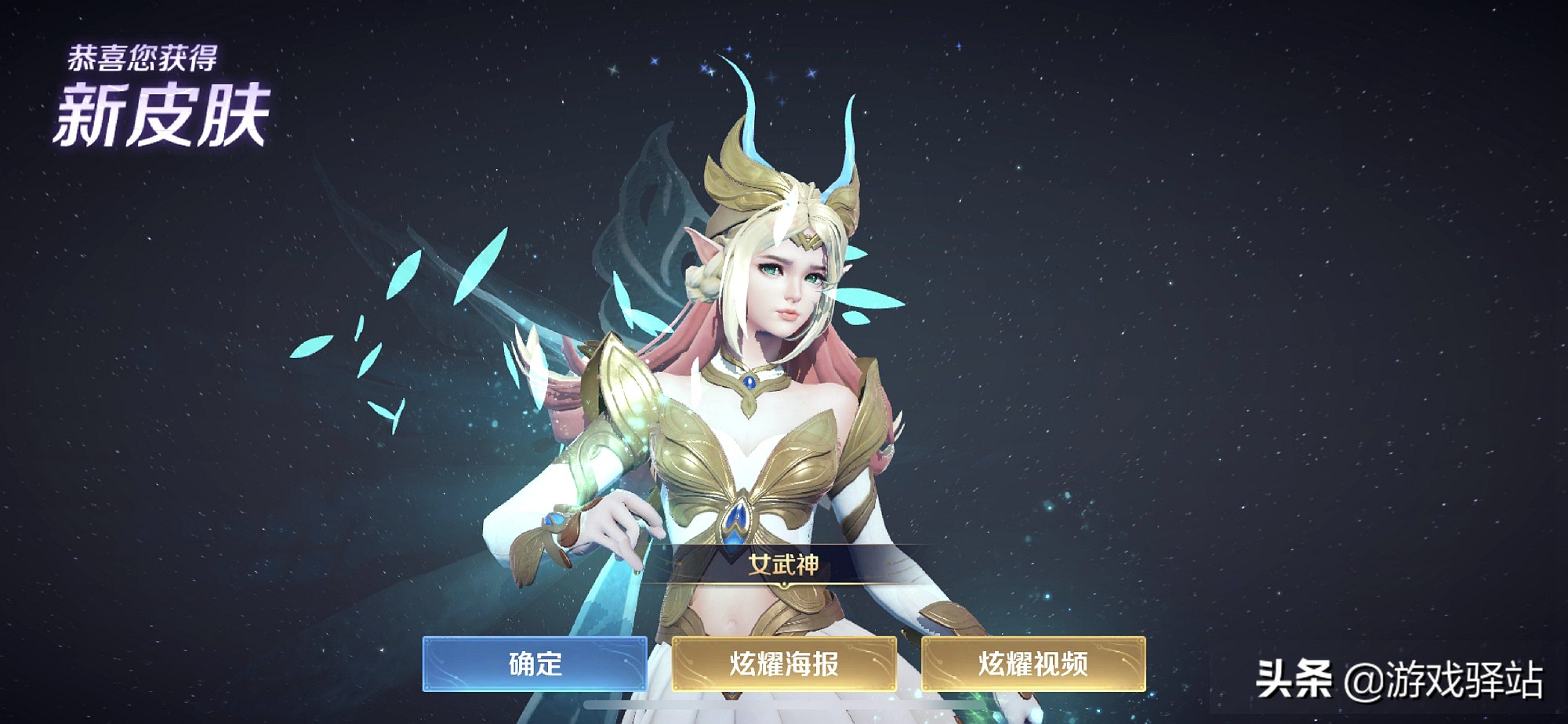The height and width of the screenshot is (724, 1568).
Task: Confirm with the blue 确定 button
Action: [535, 664]
